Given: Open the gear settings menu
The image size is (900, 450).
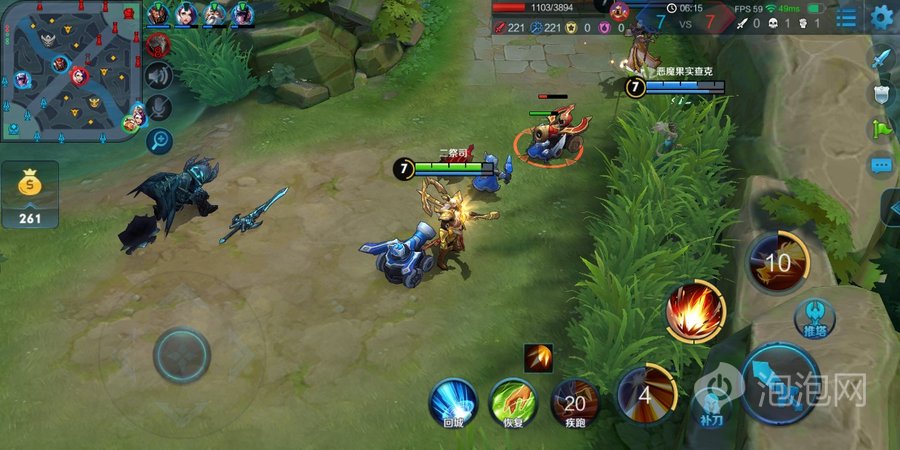Looking at the screenshot, I should point(881,17).
